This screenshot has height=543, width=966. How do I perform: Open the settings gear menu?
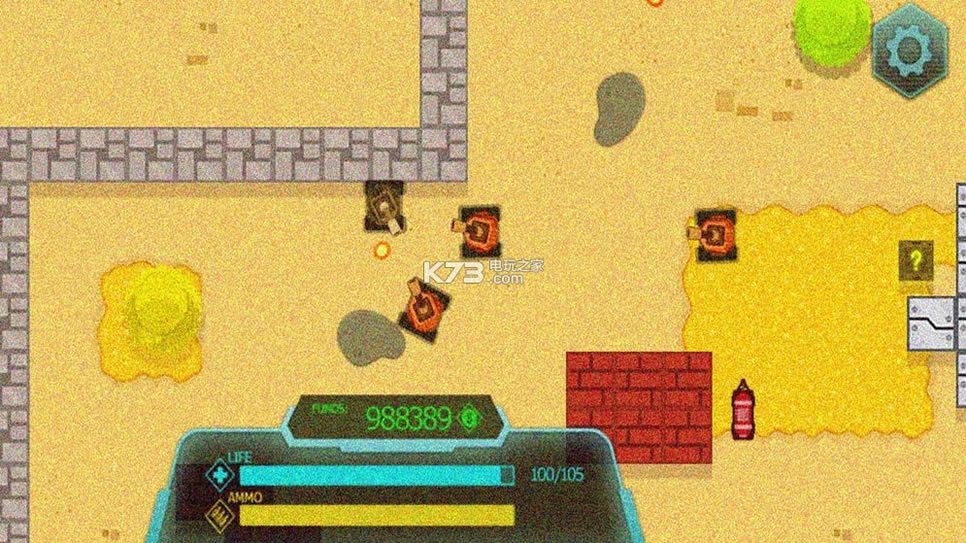910,48
